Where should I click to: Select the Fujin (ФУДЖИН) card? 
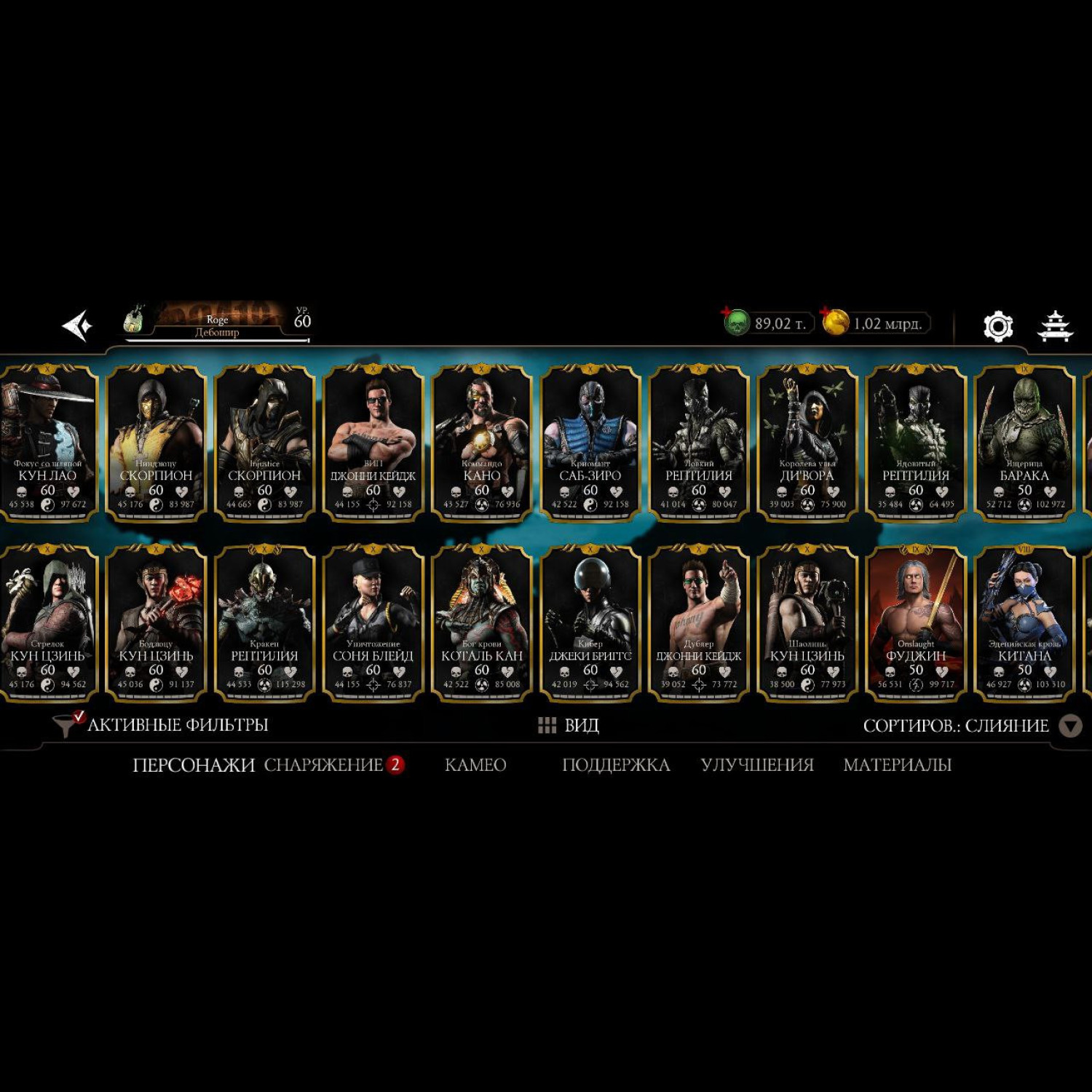pyautogui.click(x=916, y=622)
